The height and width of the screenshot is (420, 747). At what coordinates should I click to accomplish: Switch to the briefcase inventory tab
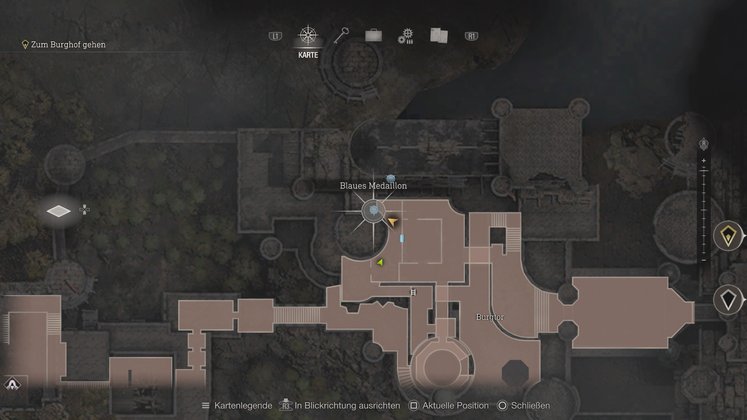tap(373, 35)
